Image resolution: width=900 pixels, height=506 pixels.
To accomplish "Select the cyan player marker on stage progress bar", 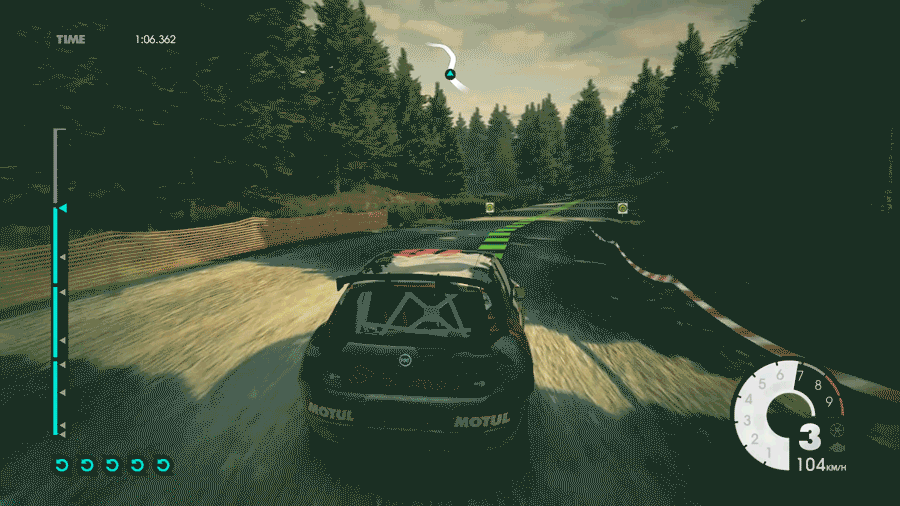I will (62, 208).
